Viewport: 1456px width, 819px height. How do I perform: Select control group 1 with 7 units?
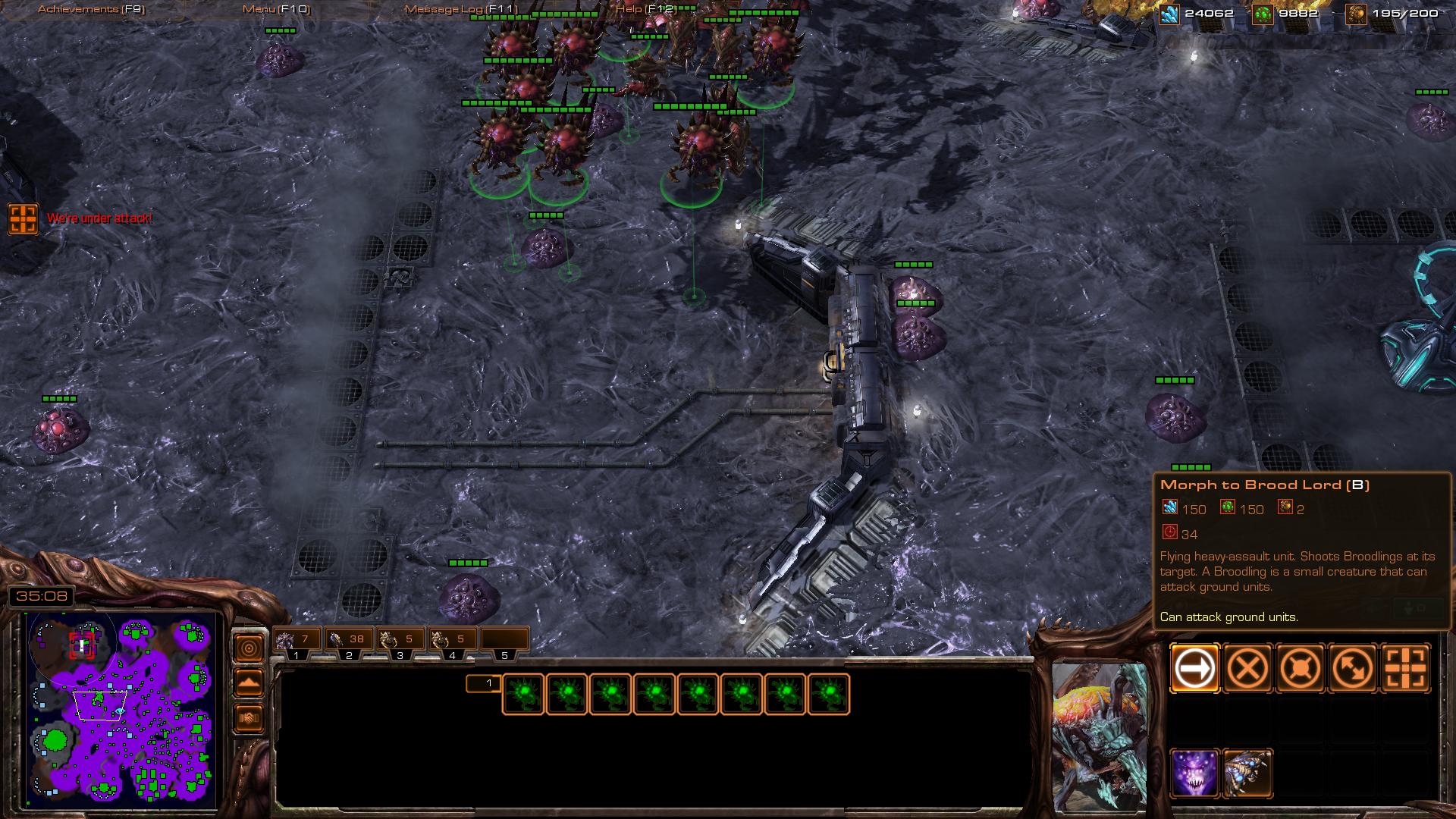[x=297, y=641]
